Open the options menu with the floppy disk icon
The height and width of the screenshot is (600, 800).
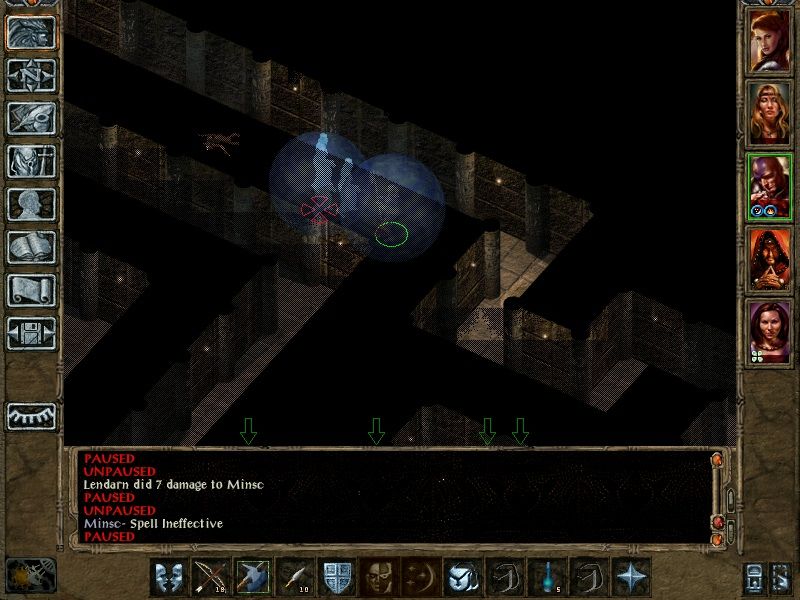coord(31,332)
